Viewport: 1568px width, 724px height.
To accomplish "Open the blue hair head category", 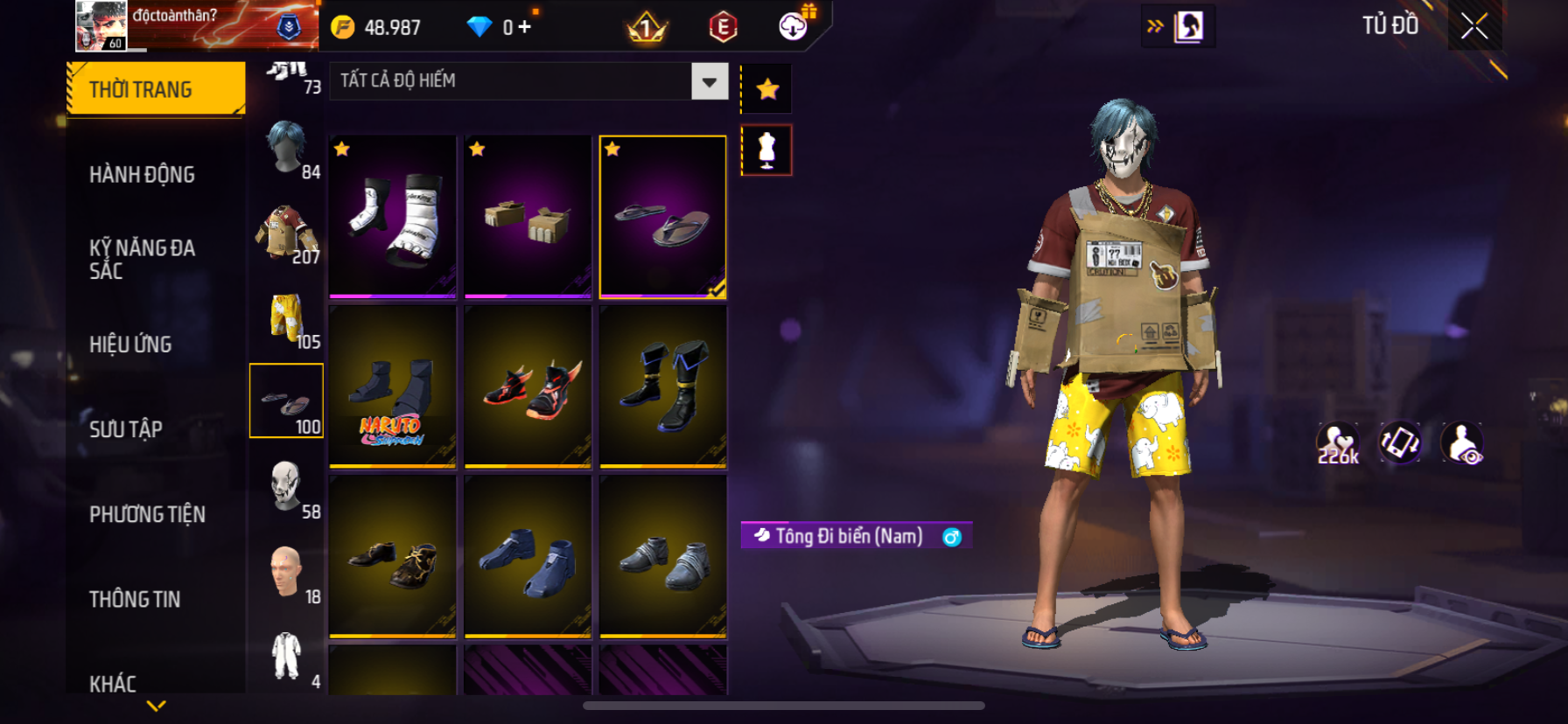I will click(x=287, y=147).
